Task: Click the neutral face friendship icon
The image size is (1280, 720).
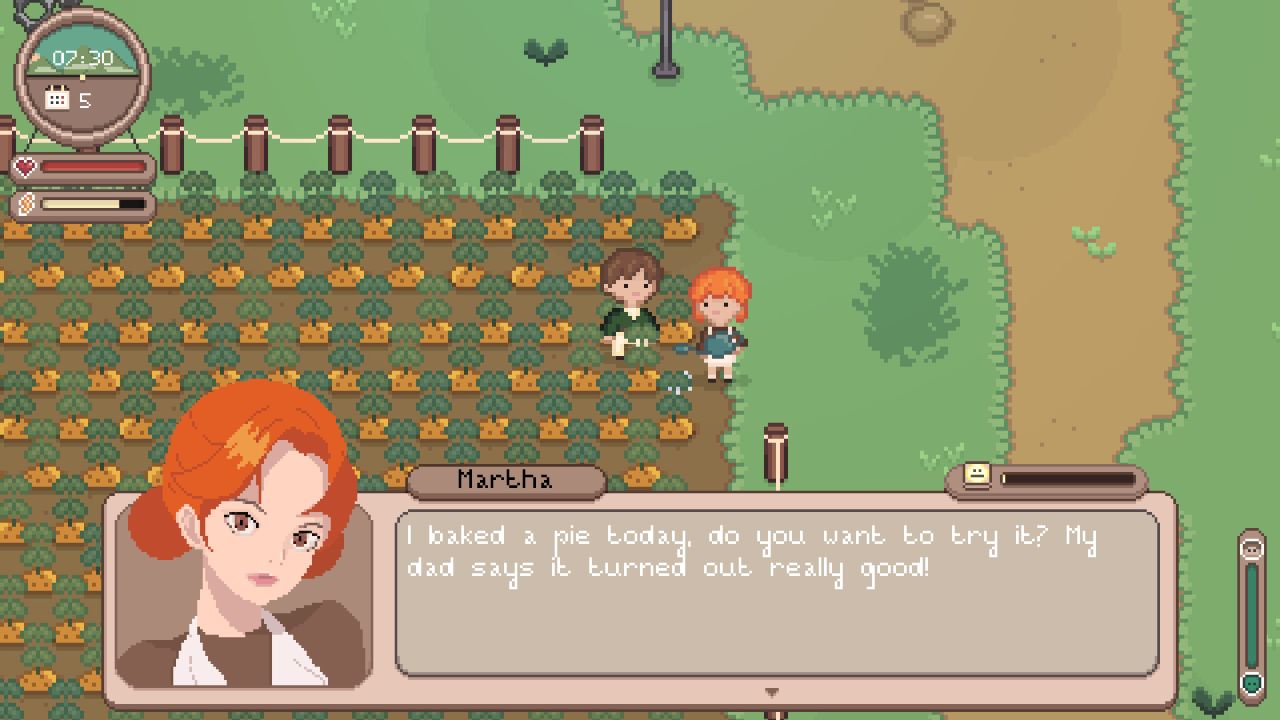Action: [x=977, y=475]
